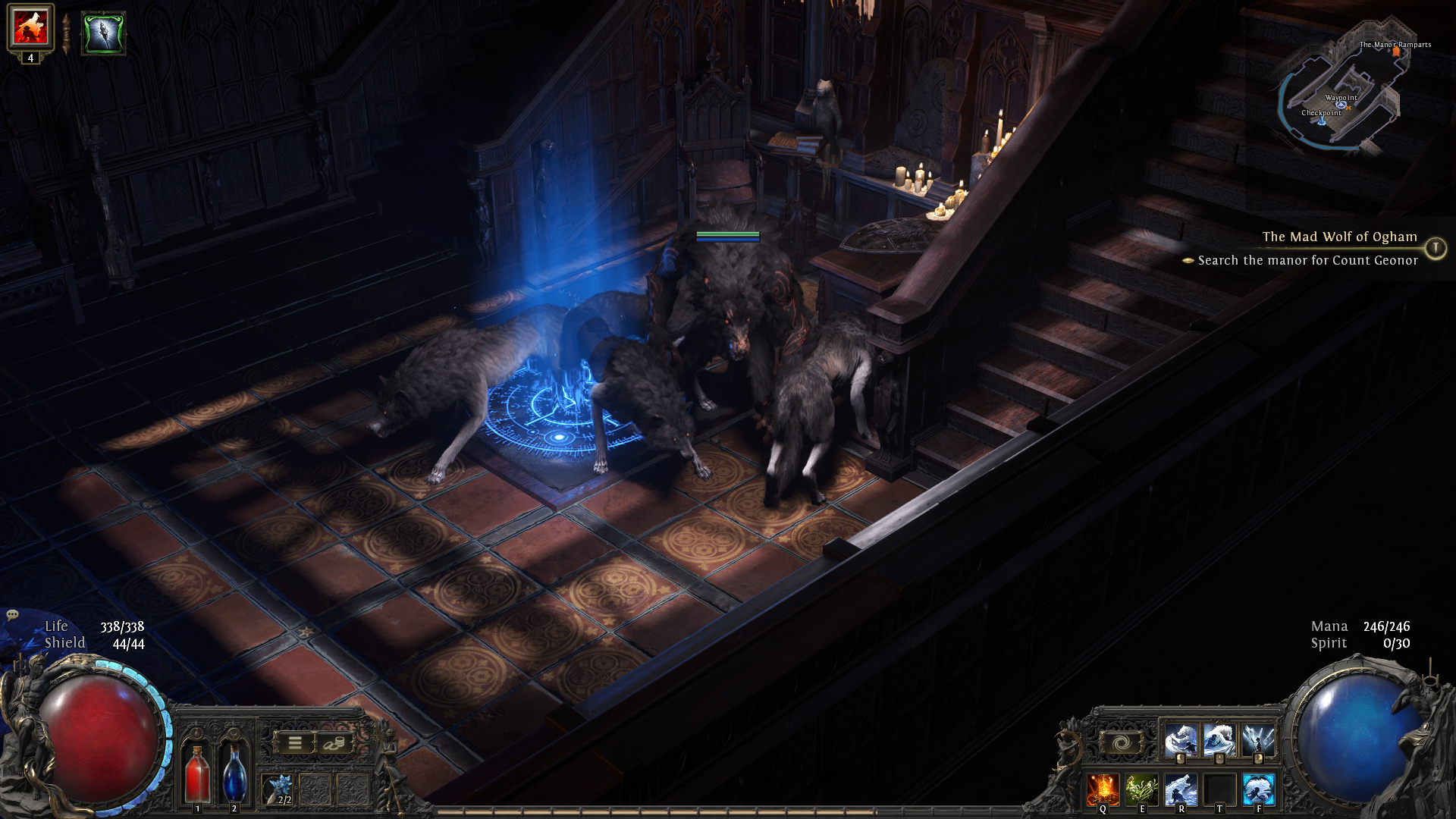Open the coins and rings shop button
This screenshot has width=1456, height=819.
[334, 743]
